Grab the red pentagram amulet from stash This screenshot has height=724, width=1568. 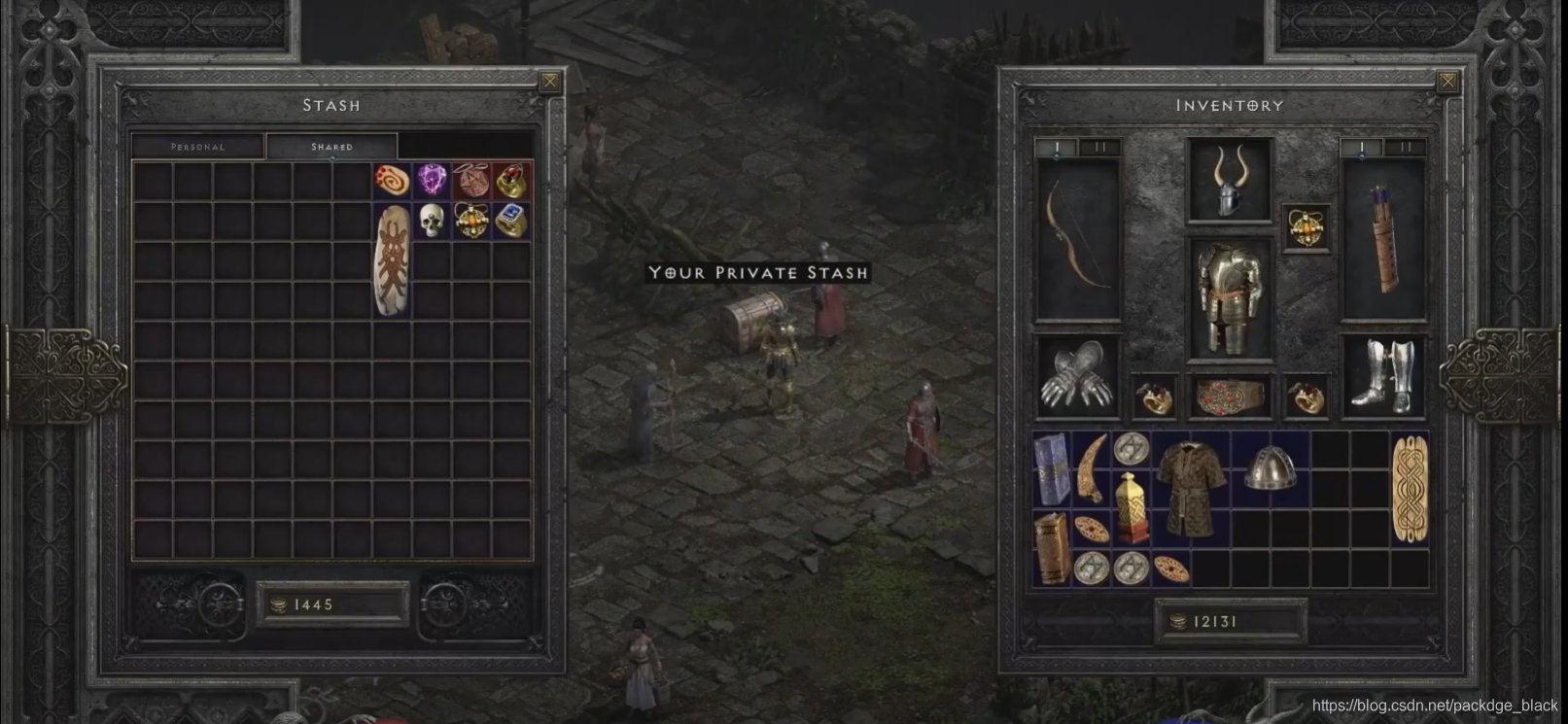[471, 181]
